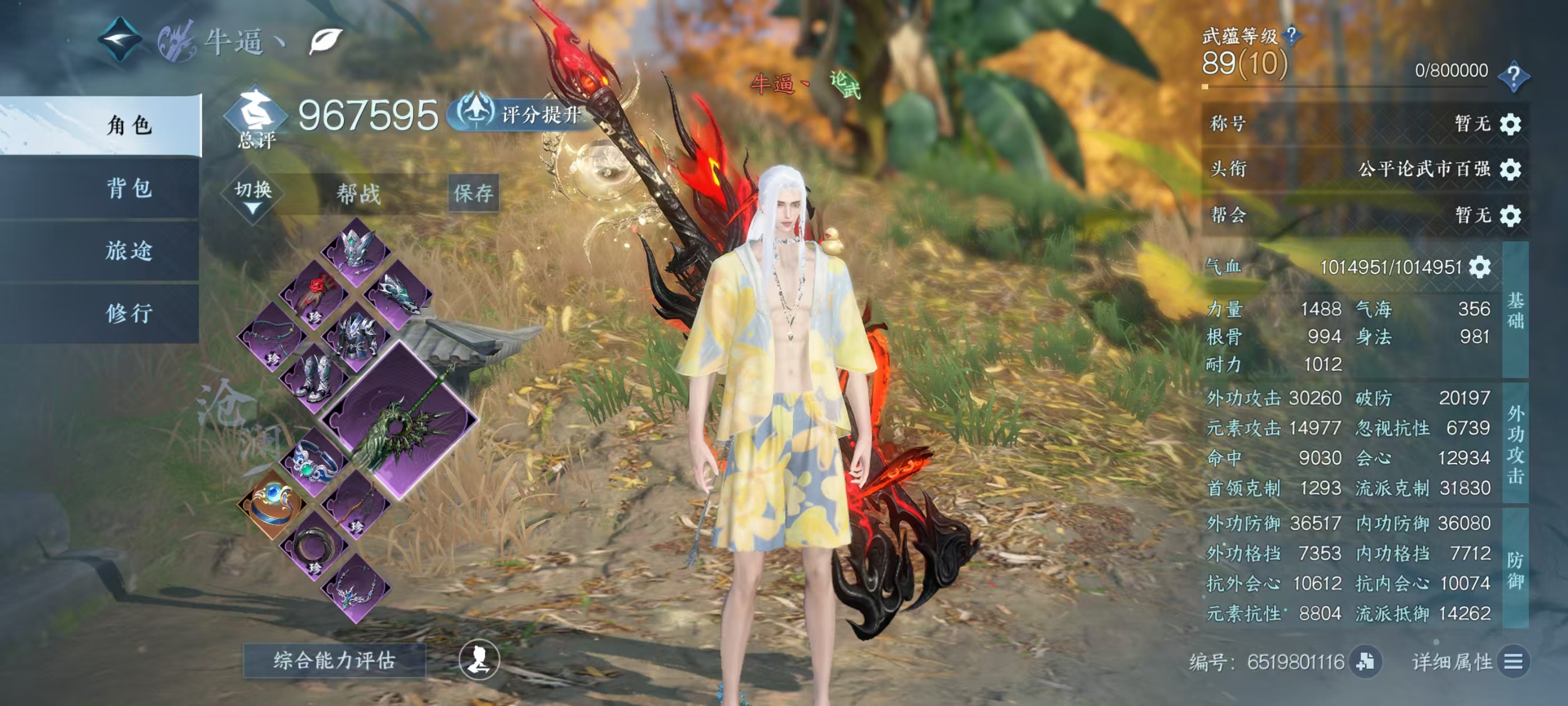Open the 武蕴等级 question mark help
This screenshot has height=706, width=1568.
pyautogui.click(x=1292, y=35)
